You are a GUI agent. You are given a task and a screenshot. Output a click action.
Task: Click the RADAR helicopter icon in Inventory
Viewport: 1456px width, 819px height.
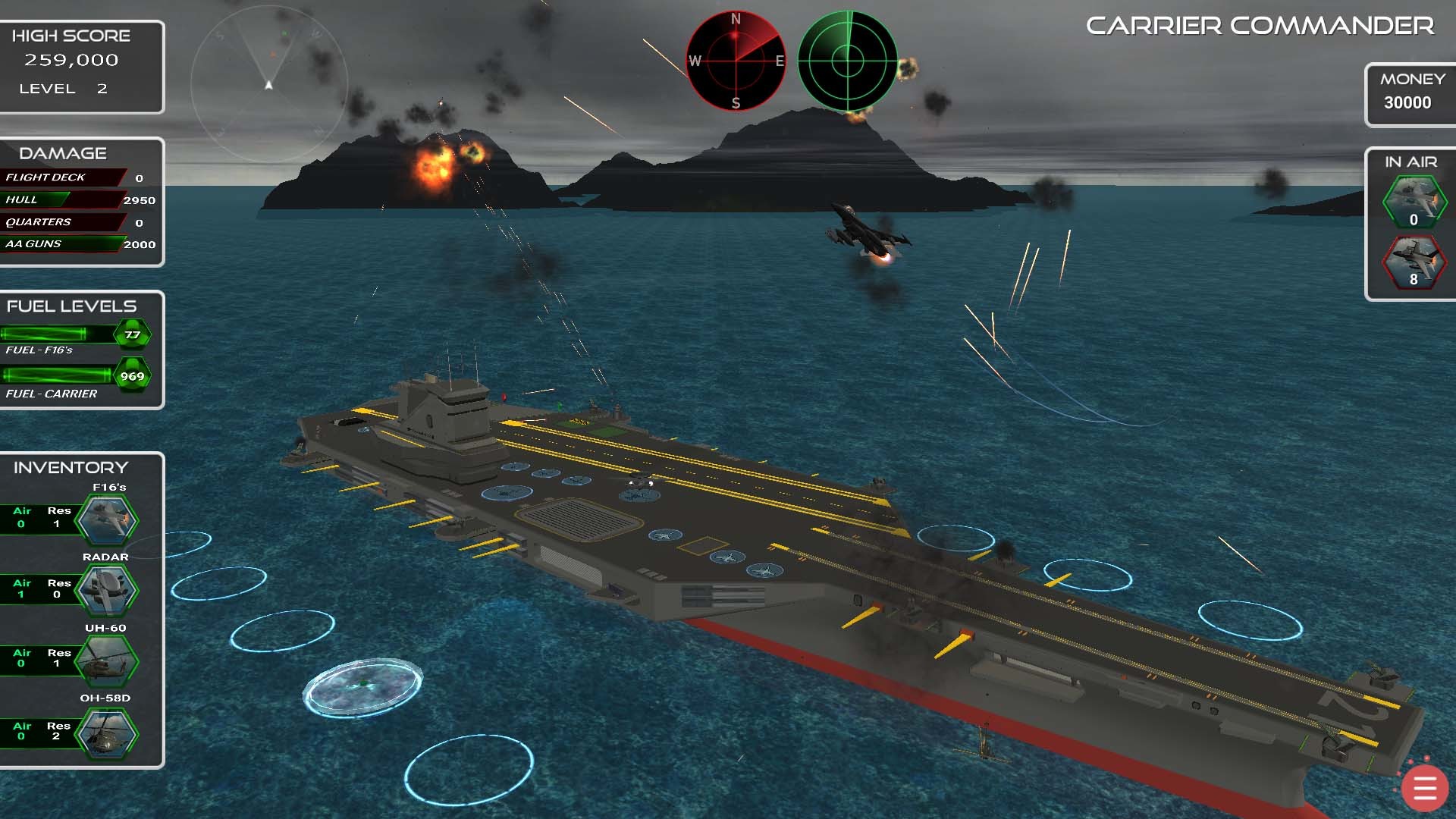click(107, 591)
